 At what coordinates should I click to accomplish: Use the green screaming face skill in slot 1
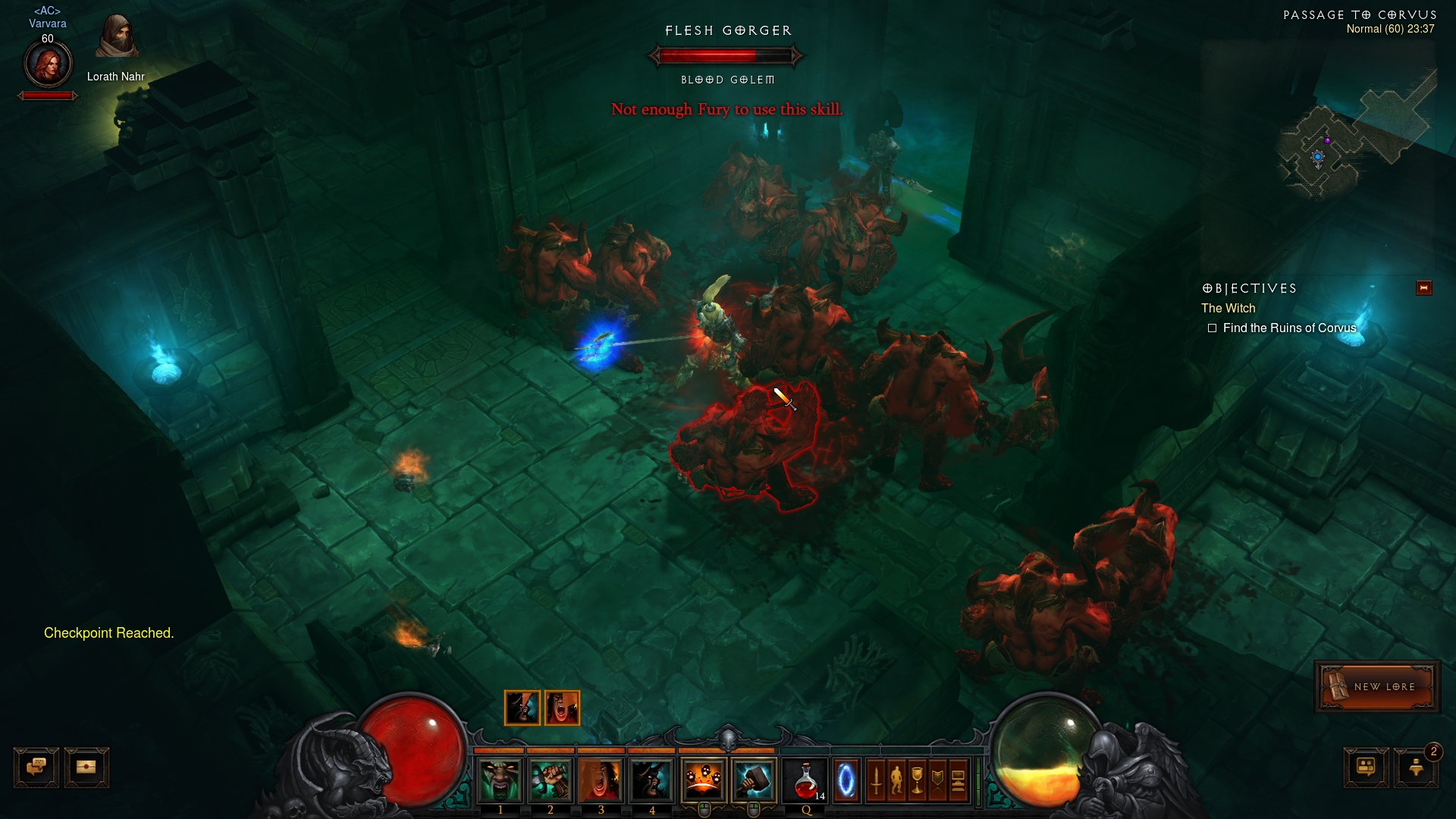500,780
